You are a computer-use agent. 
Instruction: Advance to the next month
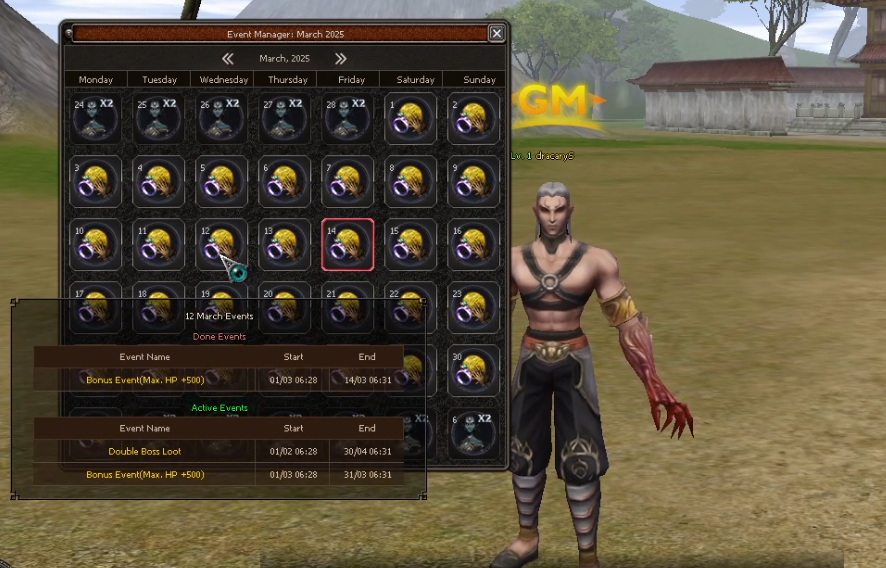[x=341, y=59]
